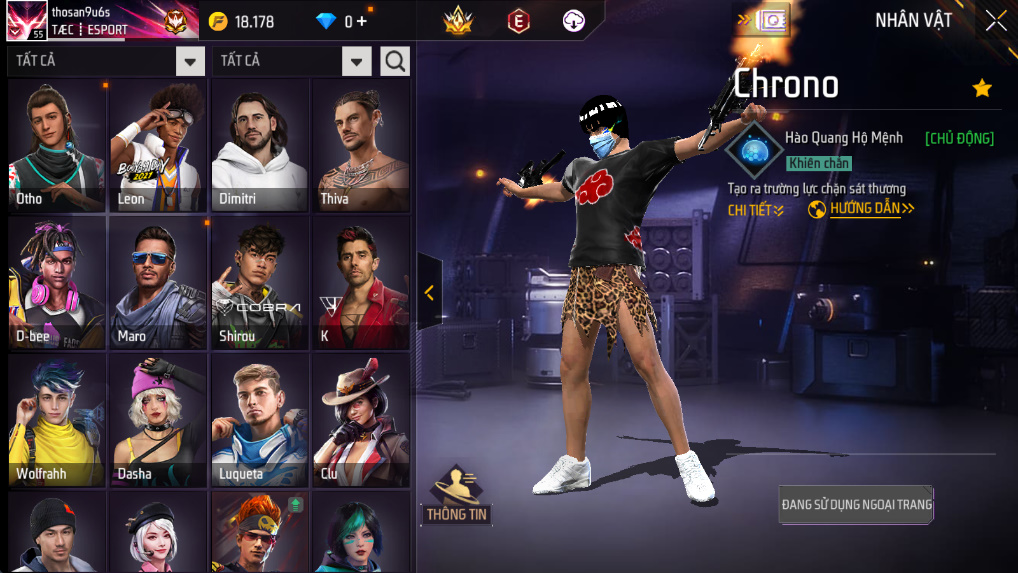Image resolution: width=1018 pixels, height=573 pixels.
Task: Open the Thông Tin info panel
Action: pyautogui.click(x=456, y=496)
